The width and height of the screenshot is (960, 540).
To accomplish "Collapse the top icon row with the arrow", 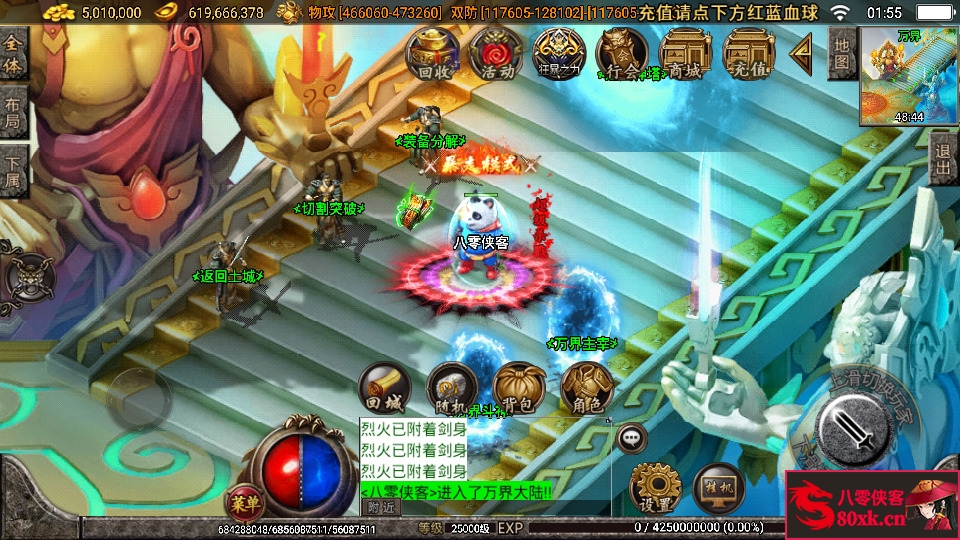I will pos(801,53).
